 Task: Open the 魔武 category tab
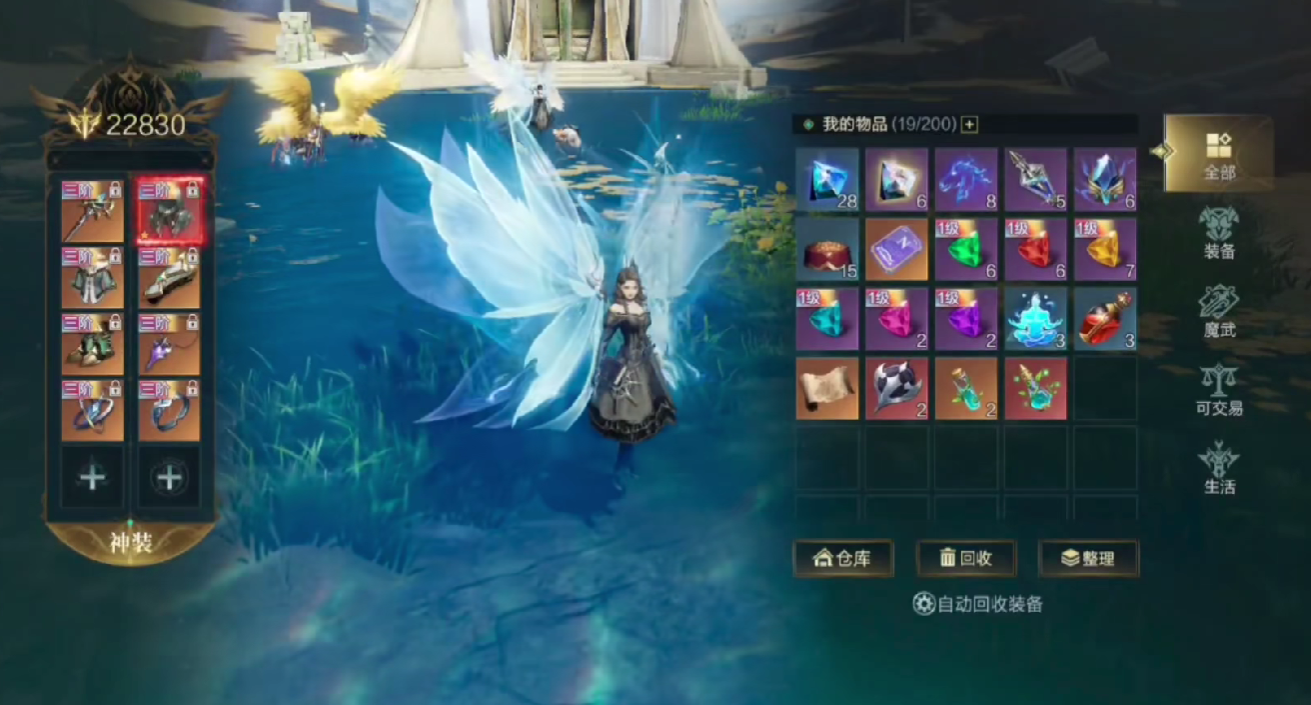pos(1218,310)
